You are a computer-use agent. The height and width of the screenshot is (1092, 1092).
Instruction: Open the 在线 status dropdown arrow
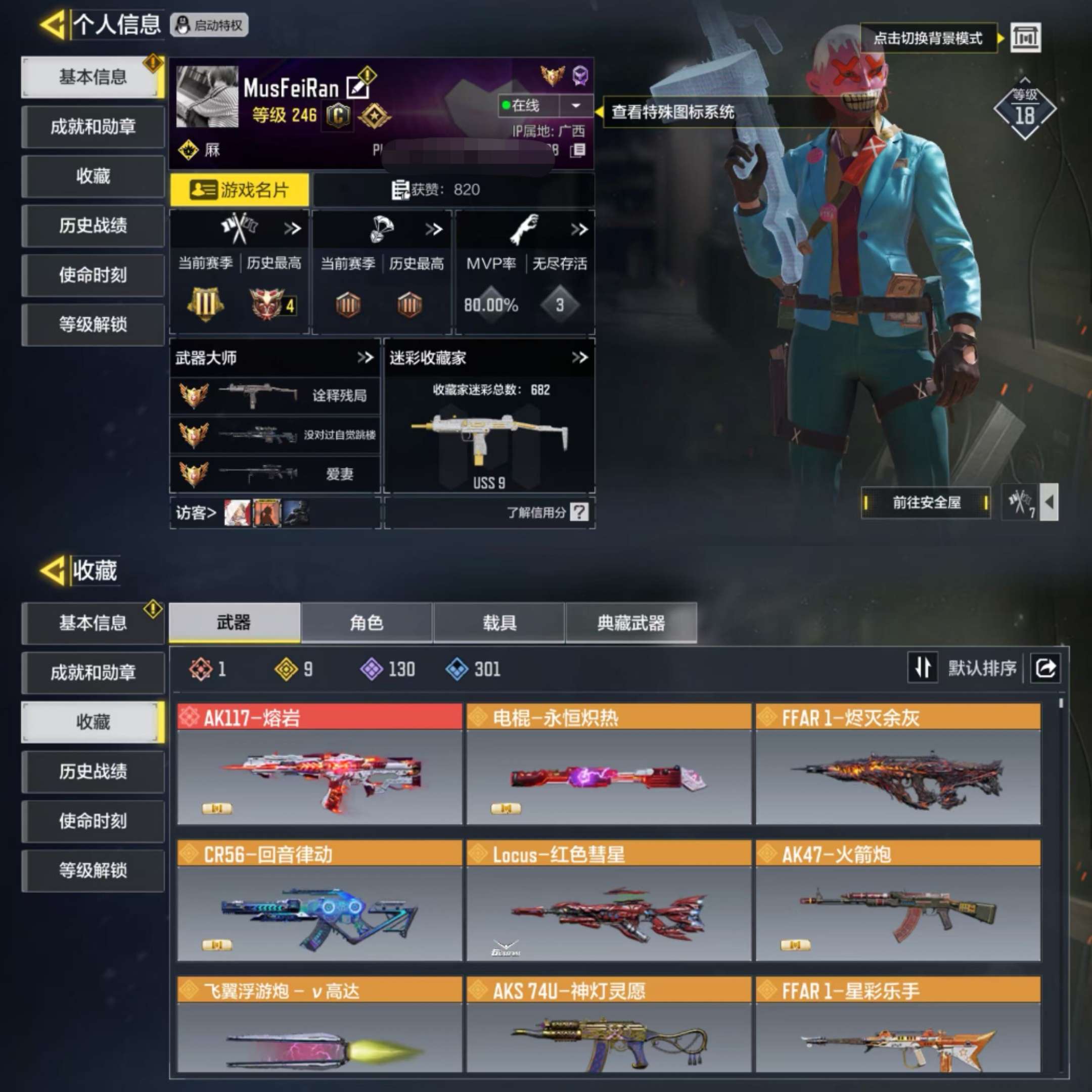point(575,105)
